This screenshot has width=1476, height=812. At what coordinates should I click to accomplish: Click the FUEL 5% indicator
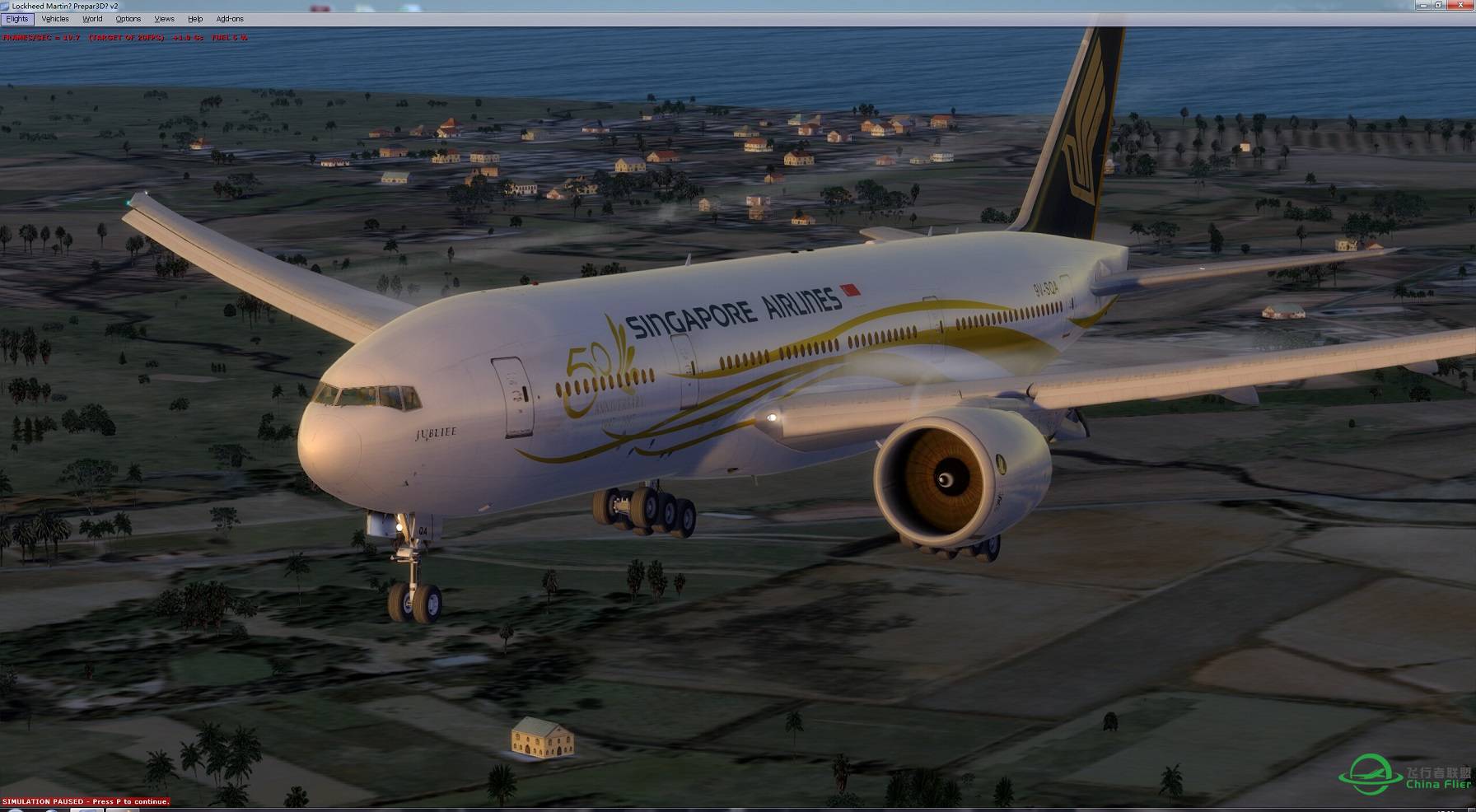(x=229, y=36)
